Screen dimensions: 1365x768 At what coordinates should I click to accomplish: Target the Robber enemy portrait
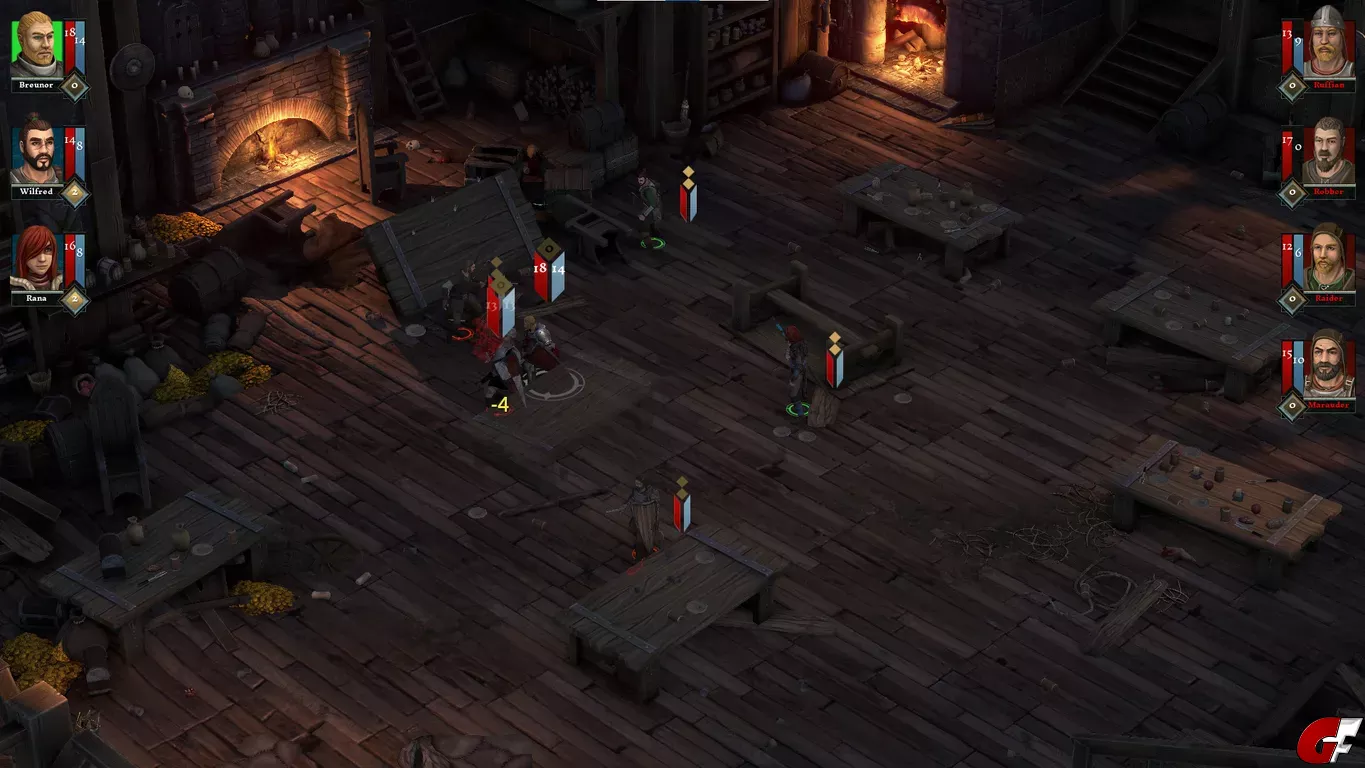(1329, 151)
